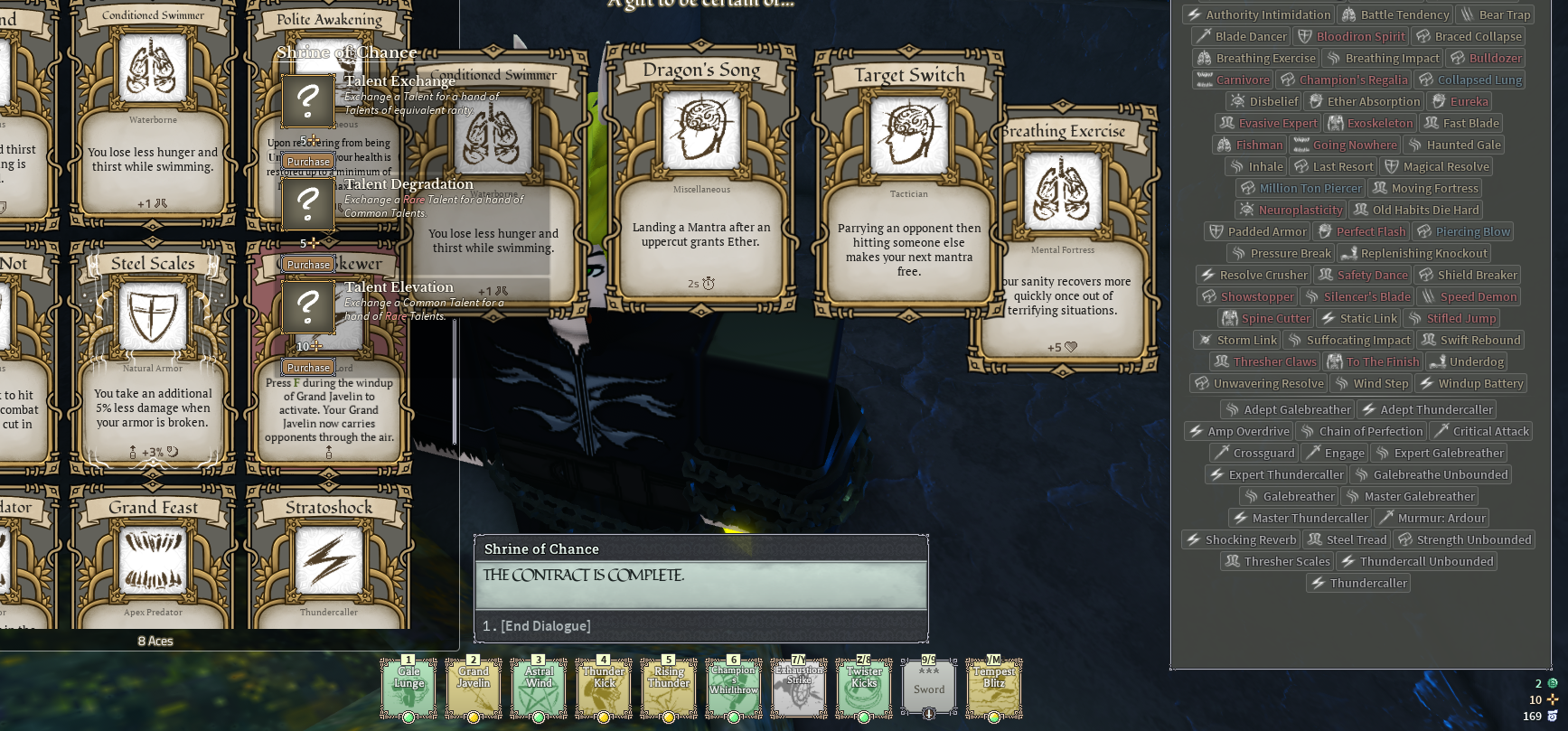Purchase the Talent Exchange option
The image size is (1568, 731).
coord(308,162)
